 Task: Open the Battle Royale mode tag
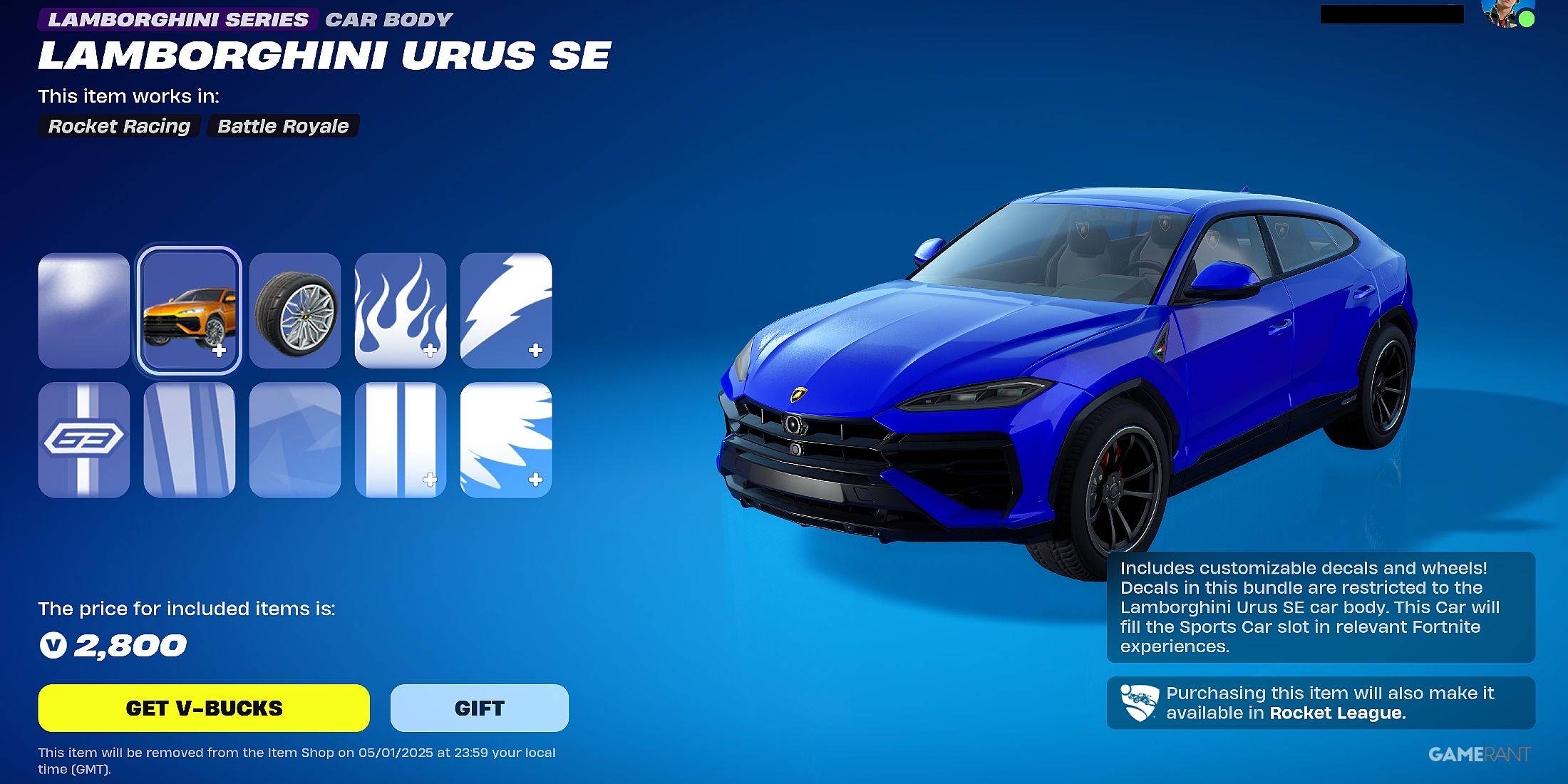[x=282, y=126]
